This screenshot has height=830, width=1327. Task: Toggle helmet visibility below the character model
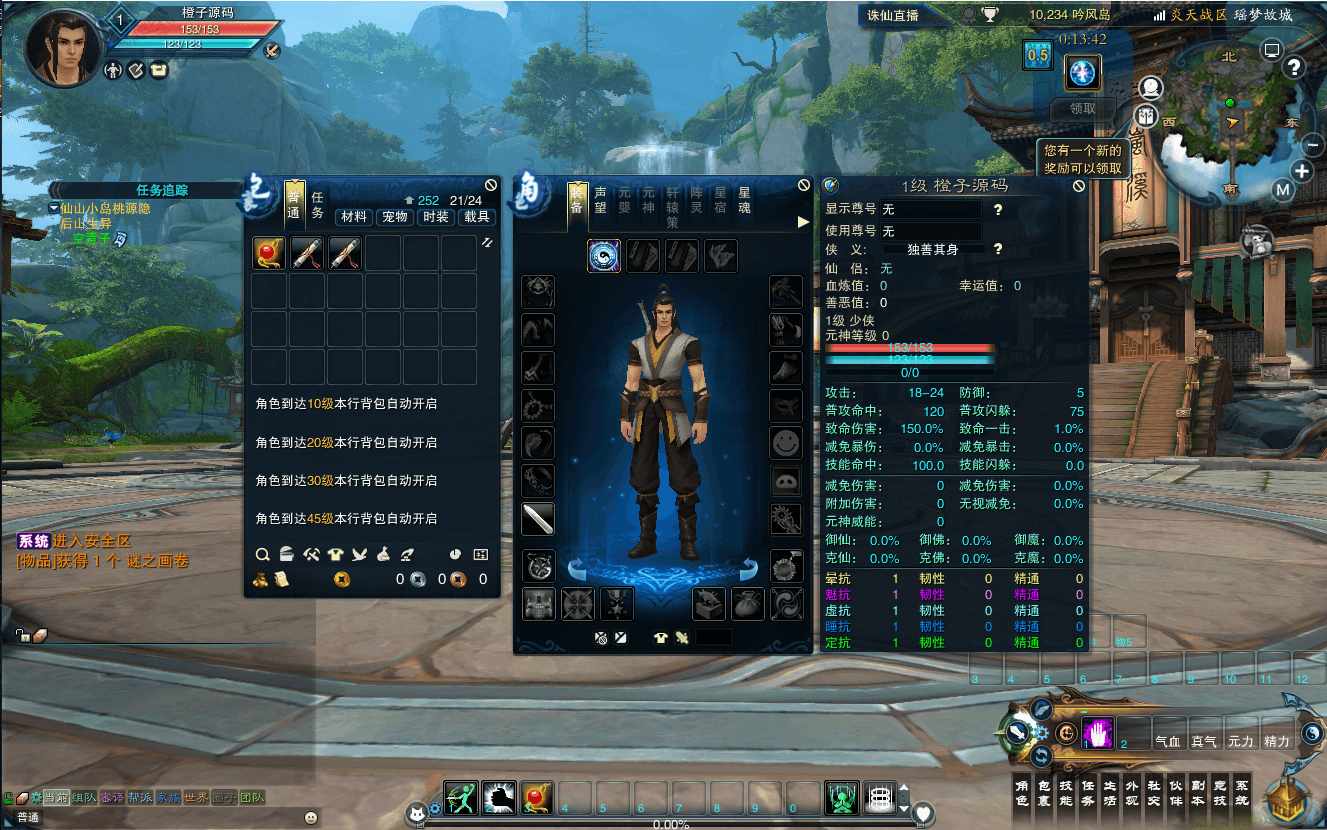coord(602,637)
